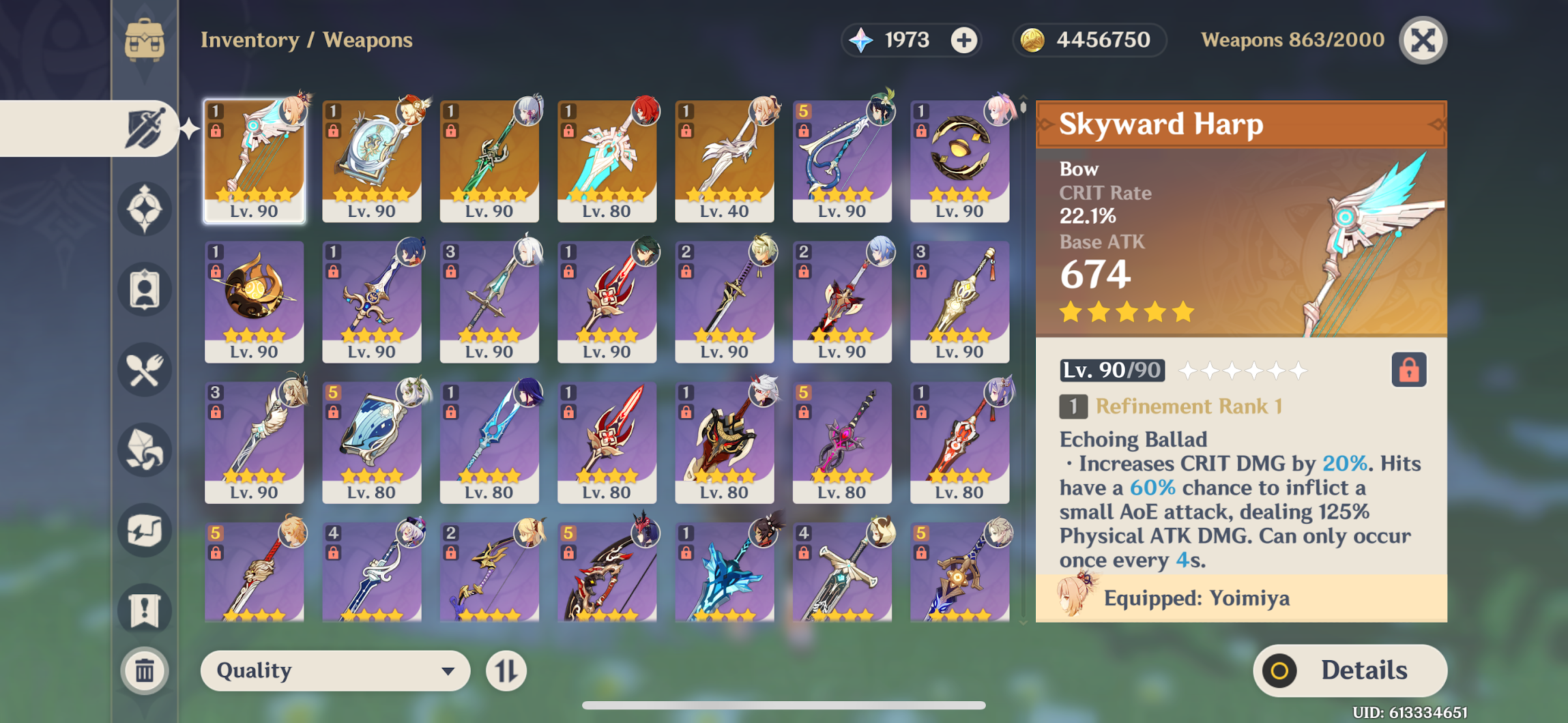The image size is (1568, 723).
Task: Add Primogems with the plus button
Action: (964, 40)
